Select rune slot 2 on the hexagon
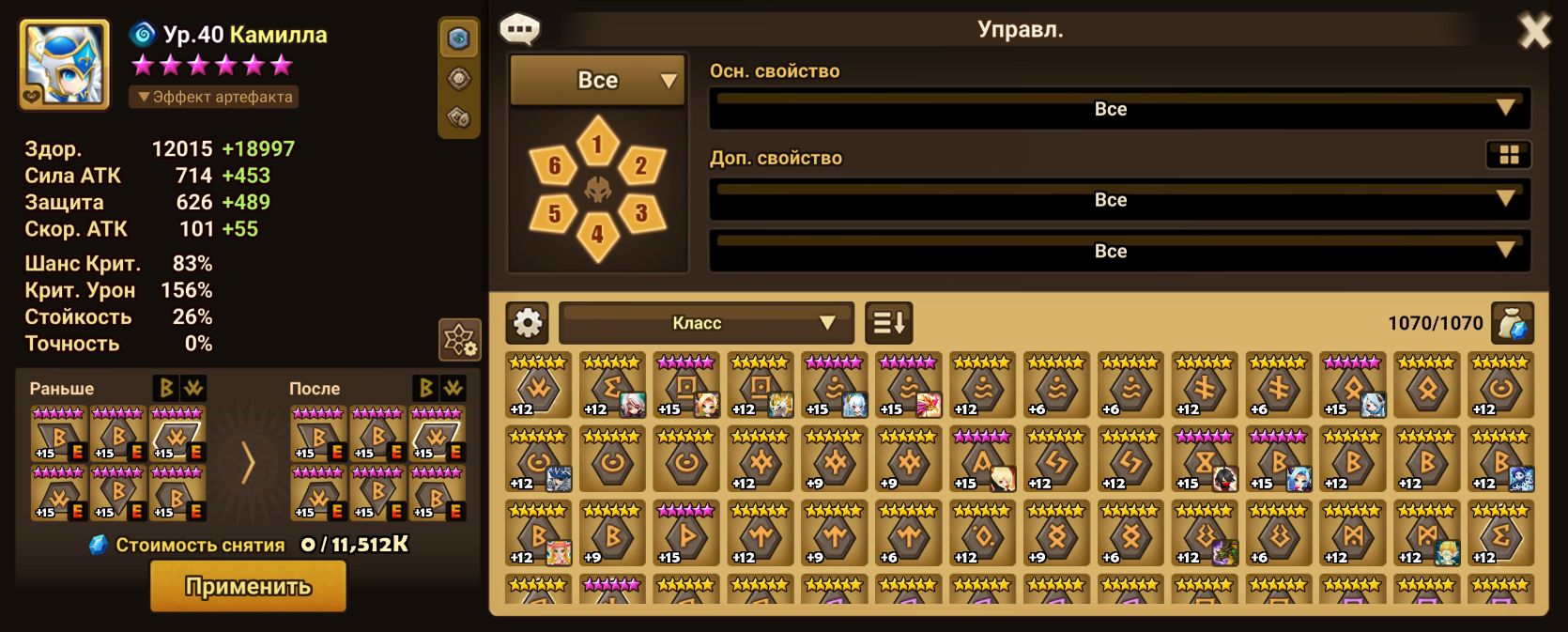Viewport: 1568px width, 632px height. coord(641,166)
